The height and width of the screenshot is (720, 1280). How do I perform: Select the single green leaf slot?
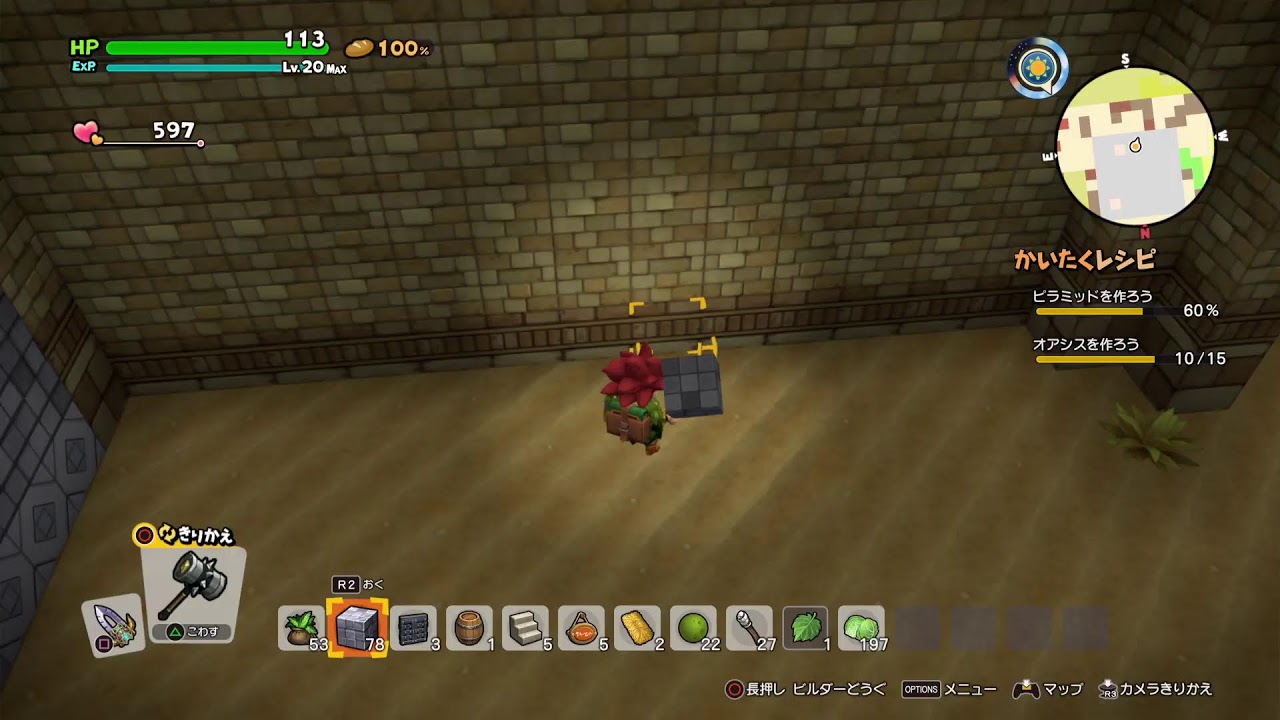(x=805, y=627)
